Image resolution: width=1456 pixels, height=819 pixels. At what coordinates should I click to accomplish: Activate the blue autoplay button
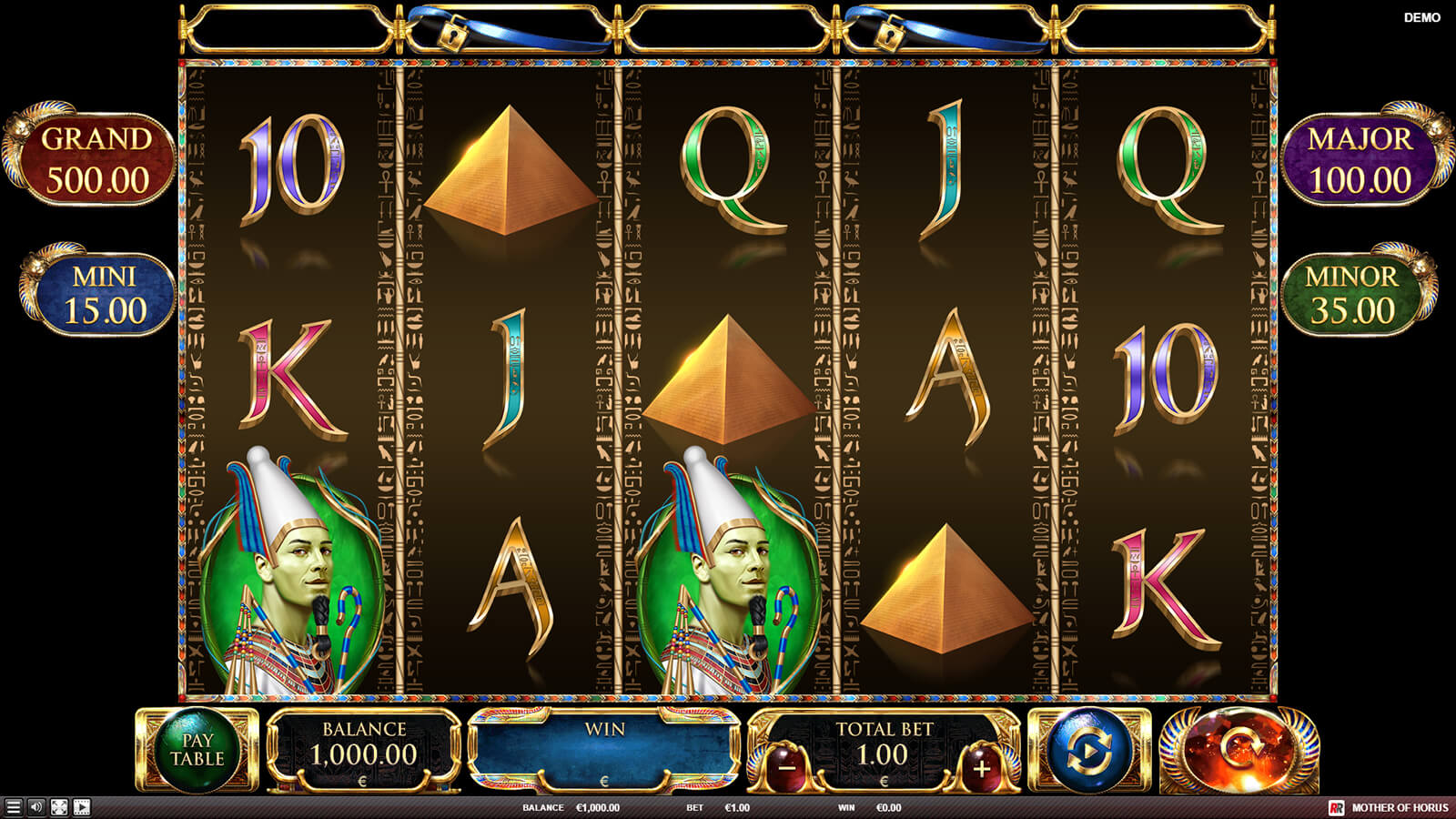(x=1089, y=751)
